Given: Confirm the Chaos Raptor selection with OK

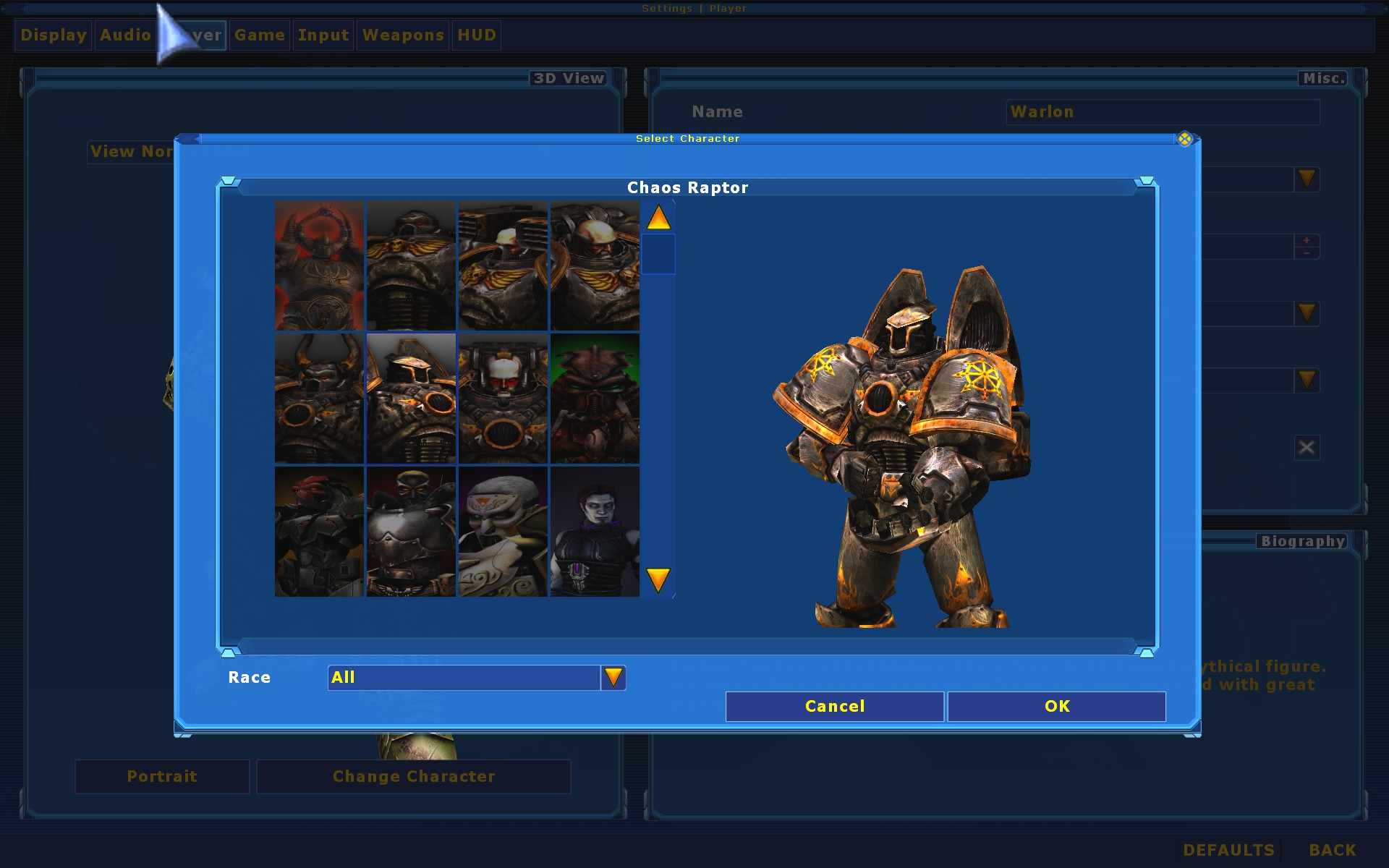Looking at the screenshot, I should pyautogui.click(x=1056, y=706).
